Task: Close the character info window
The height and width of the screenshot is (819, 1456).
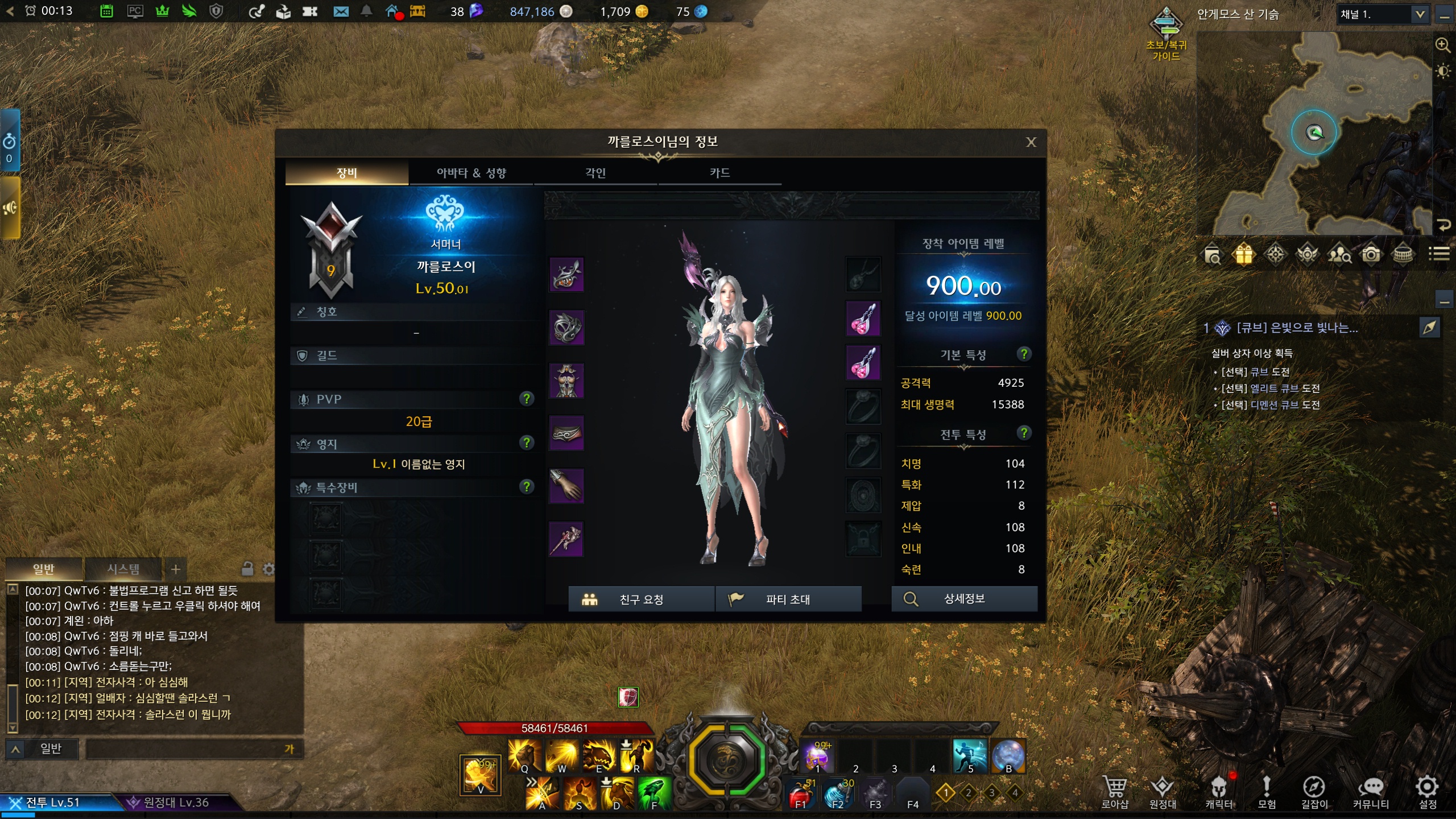Action: 1031,142
